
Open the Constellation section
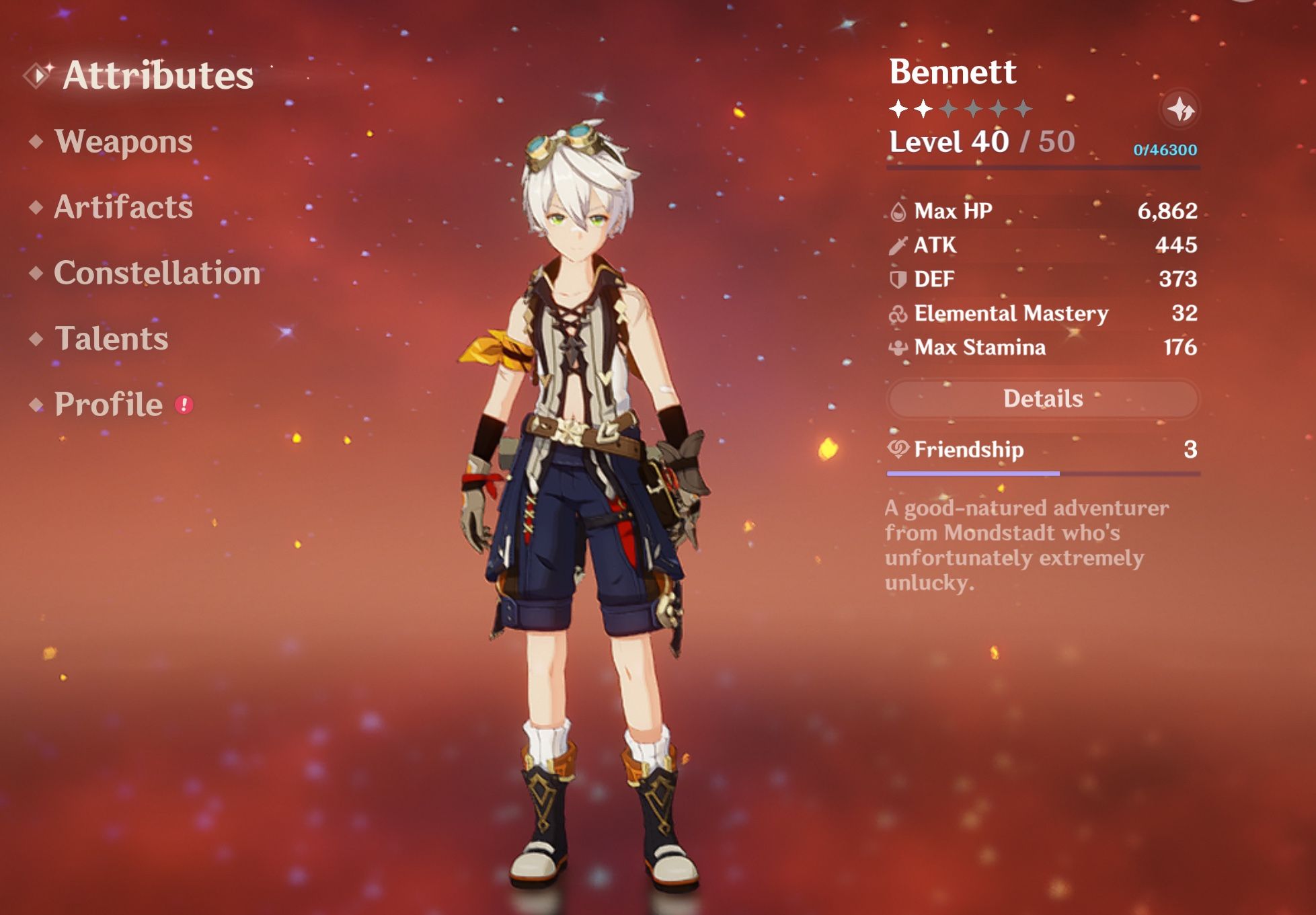[x=157, y=274]
